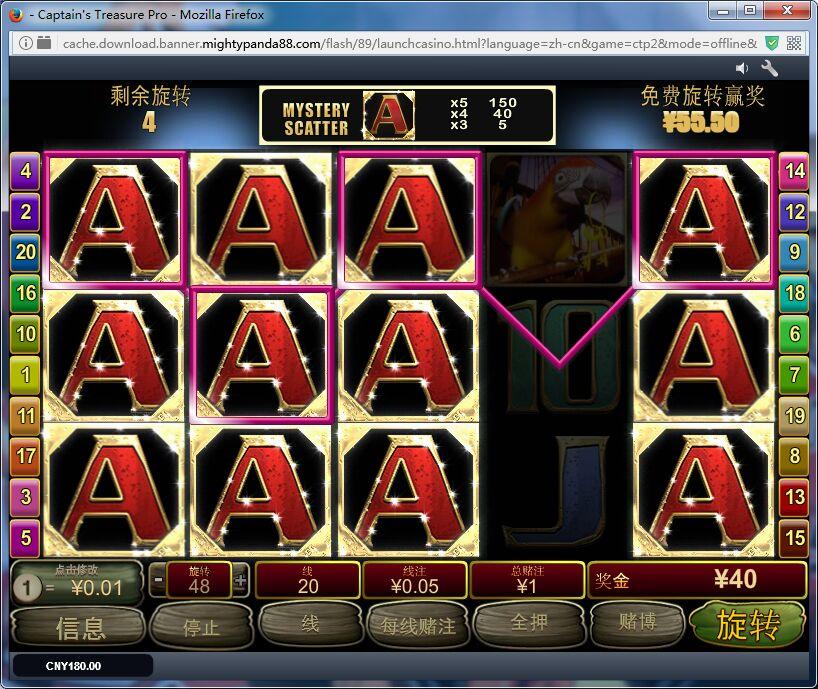
Task: Increase auto spin count with plus
Action: (240, 579)
